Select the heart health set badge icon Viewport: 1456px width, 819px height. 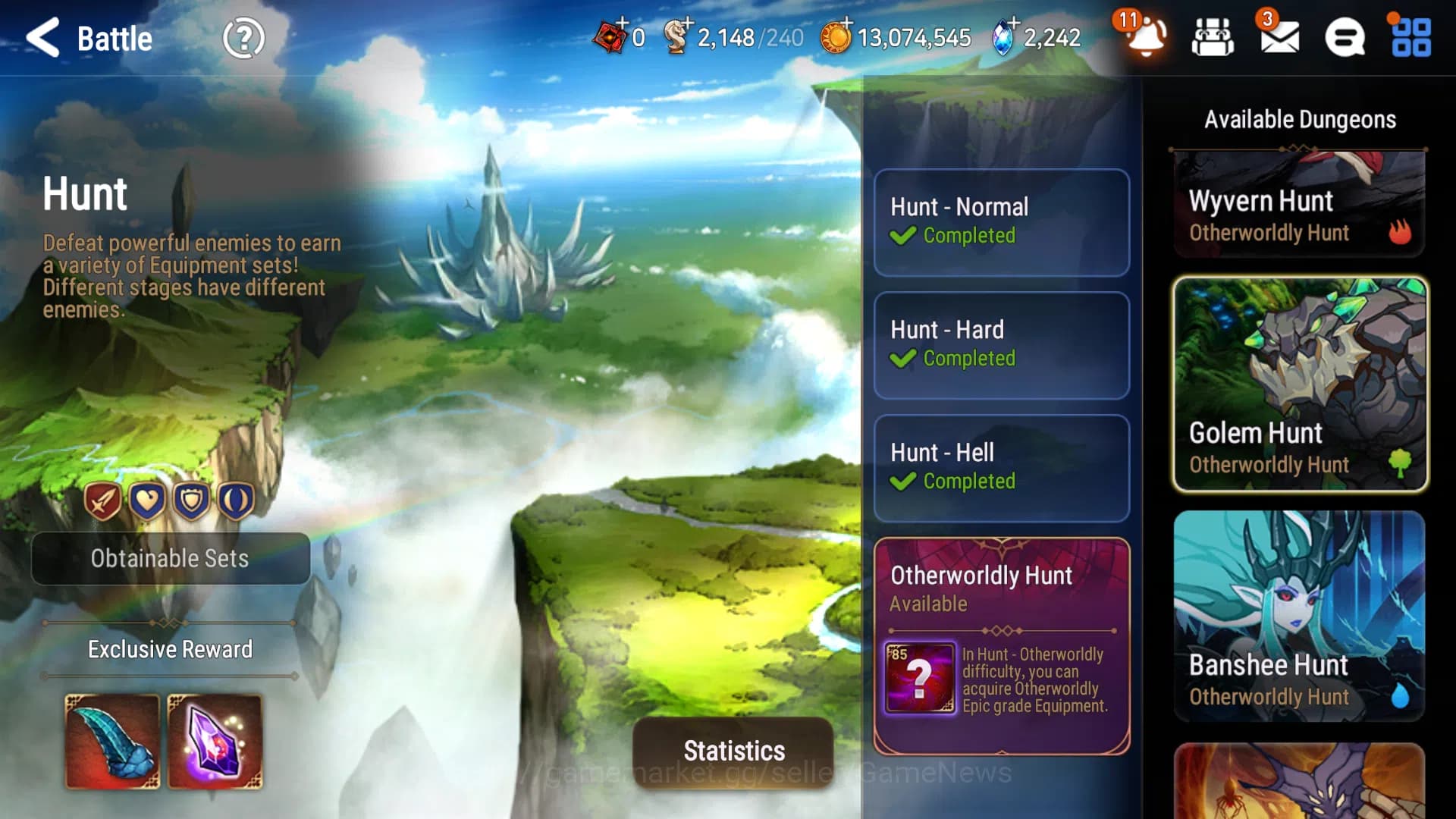click(148, 500)
